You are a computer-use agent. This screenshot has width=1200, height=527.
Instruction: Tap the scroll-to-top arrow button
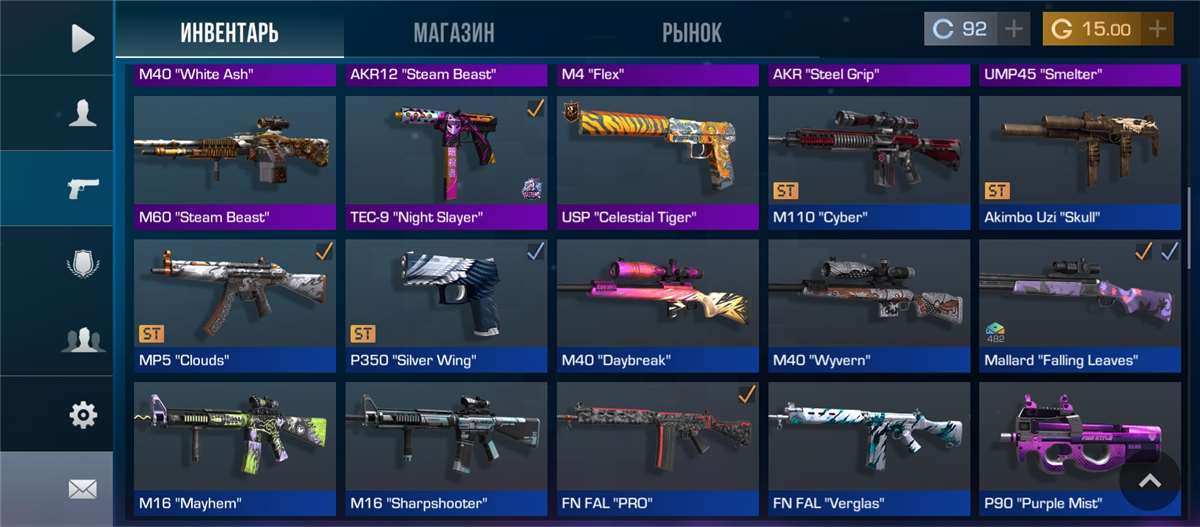pyautogui.click(x=1150, y=482)
